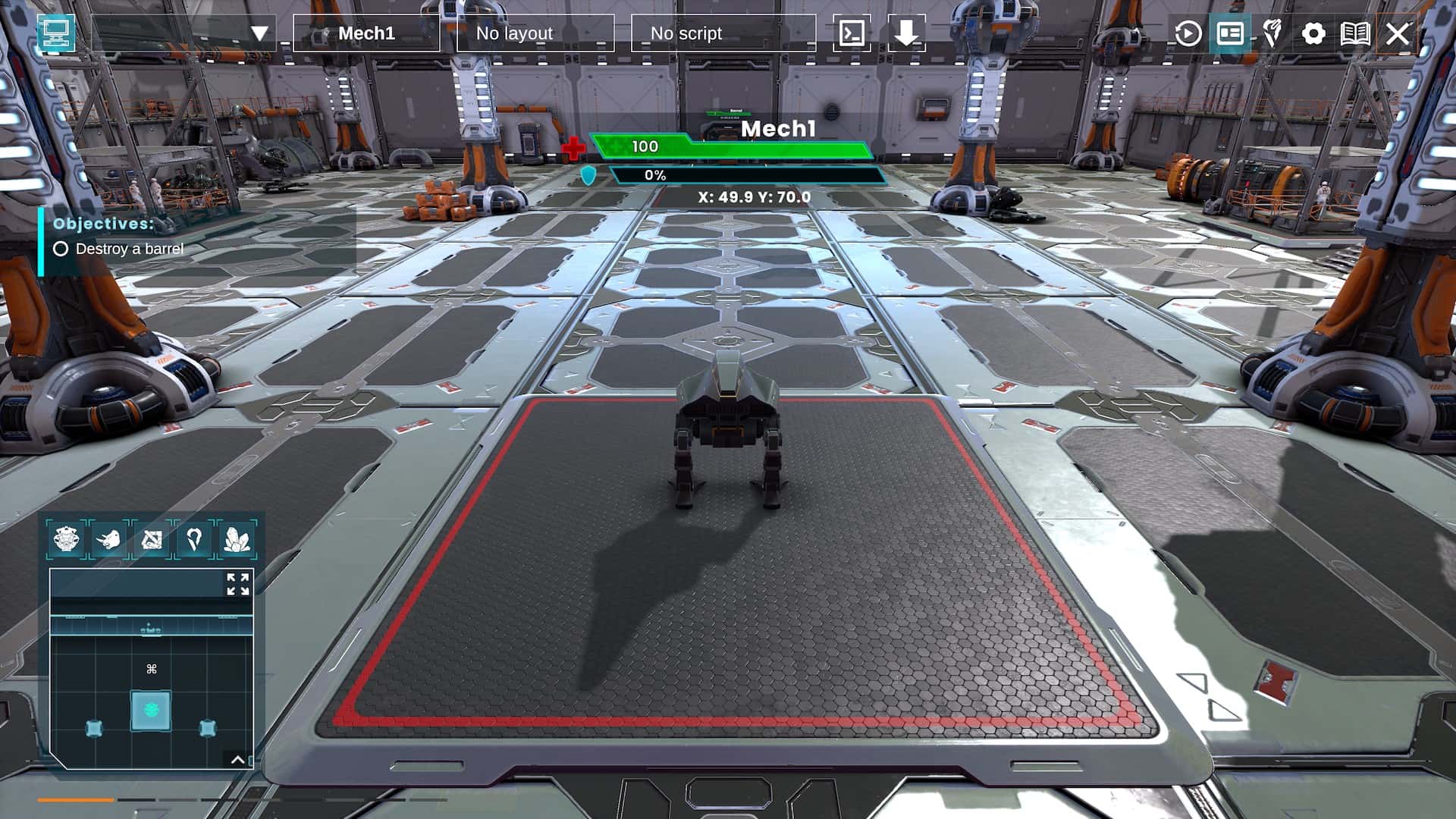
Task: Select the rhino creature filter icon
Action: pyautogui.click(x=111, y=540)
